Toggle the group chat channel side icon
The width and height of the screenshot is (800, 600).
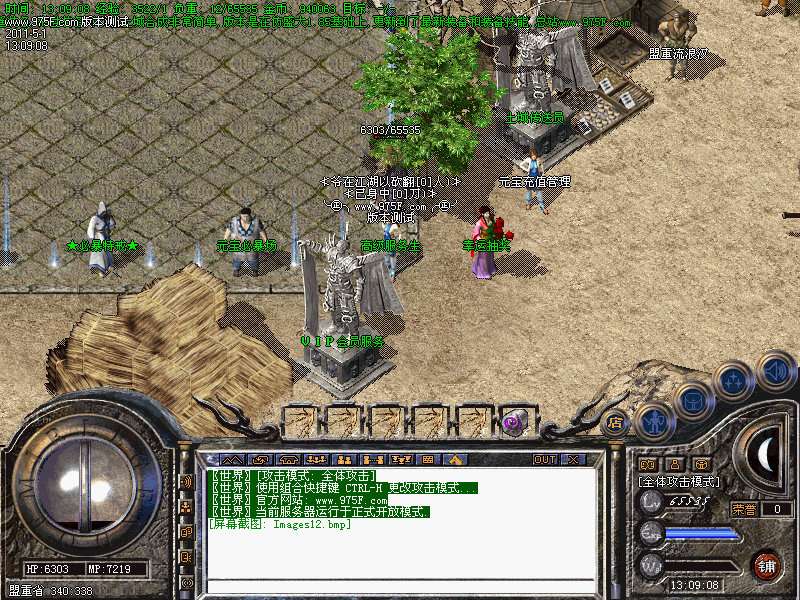pyautogui.click(x=187, y=507)
